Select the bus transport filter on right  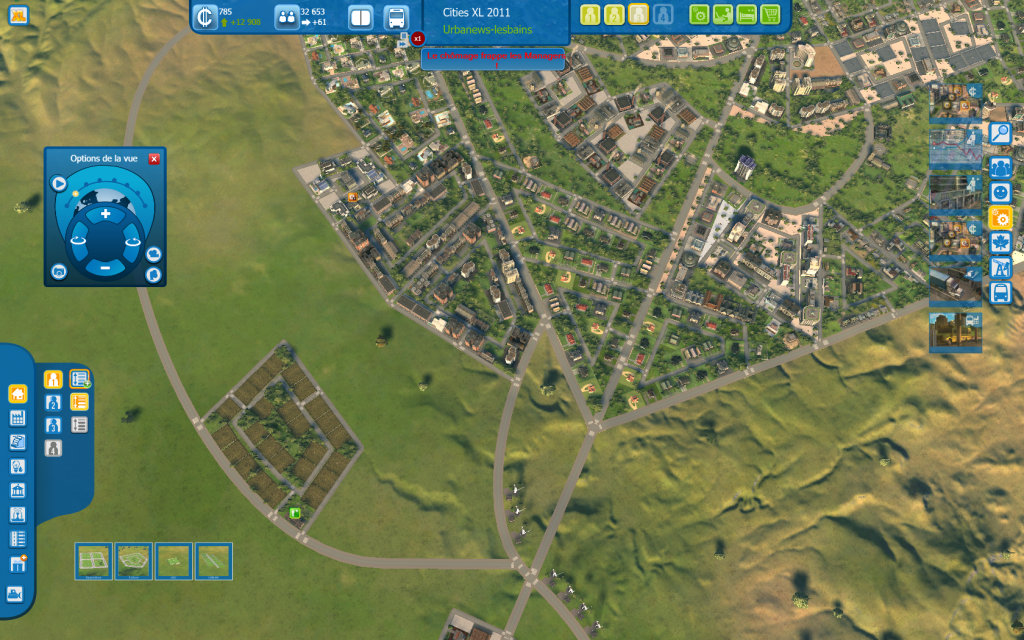[x=1000, y=293]
